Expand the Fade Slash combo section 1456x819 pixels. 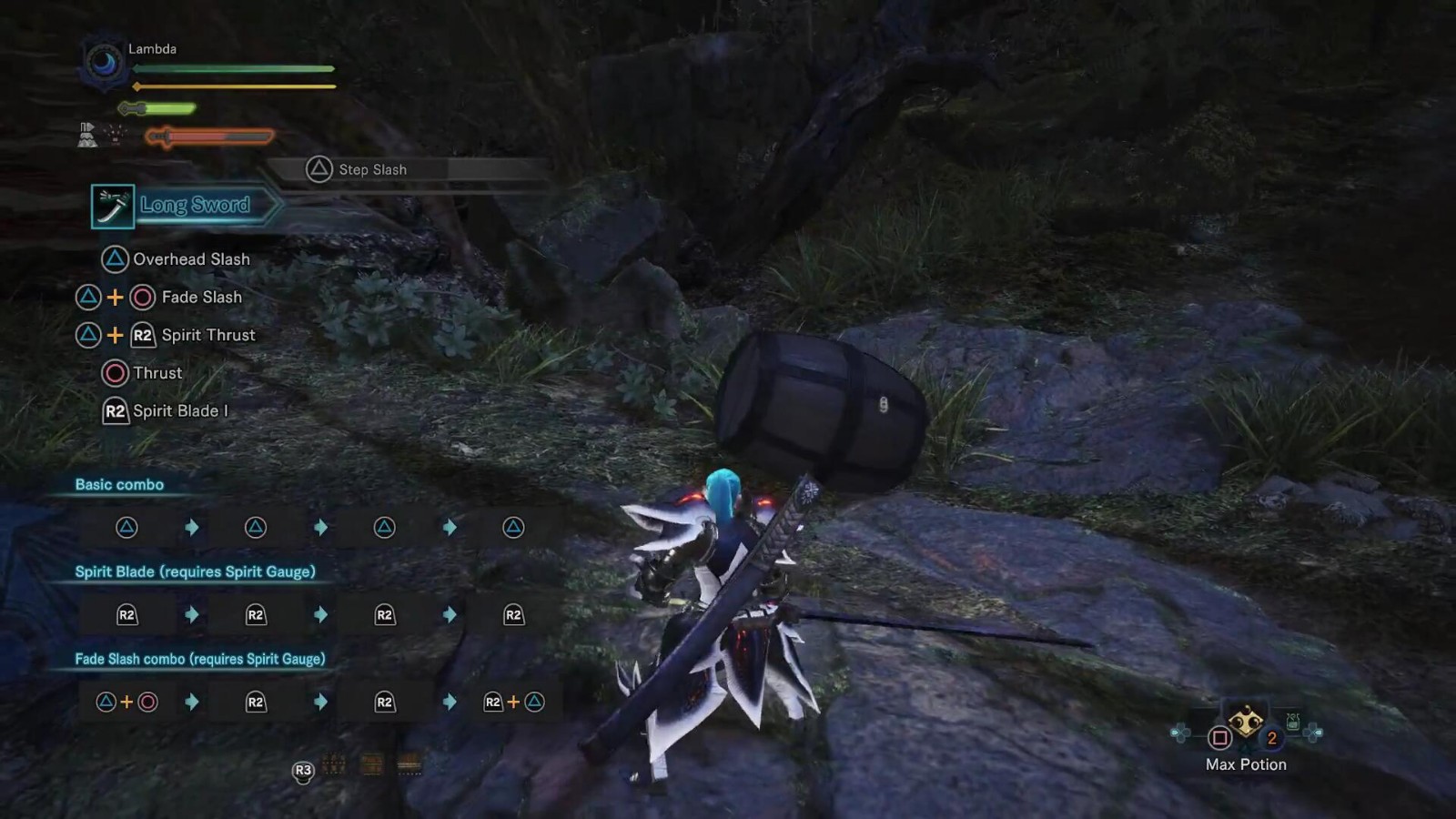(201, 659)
